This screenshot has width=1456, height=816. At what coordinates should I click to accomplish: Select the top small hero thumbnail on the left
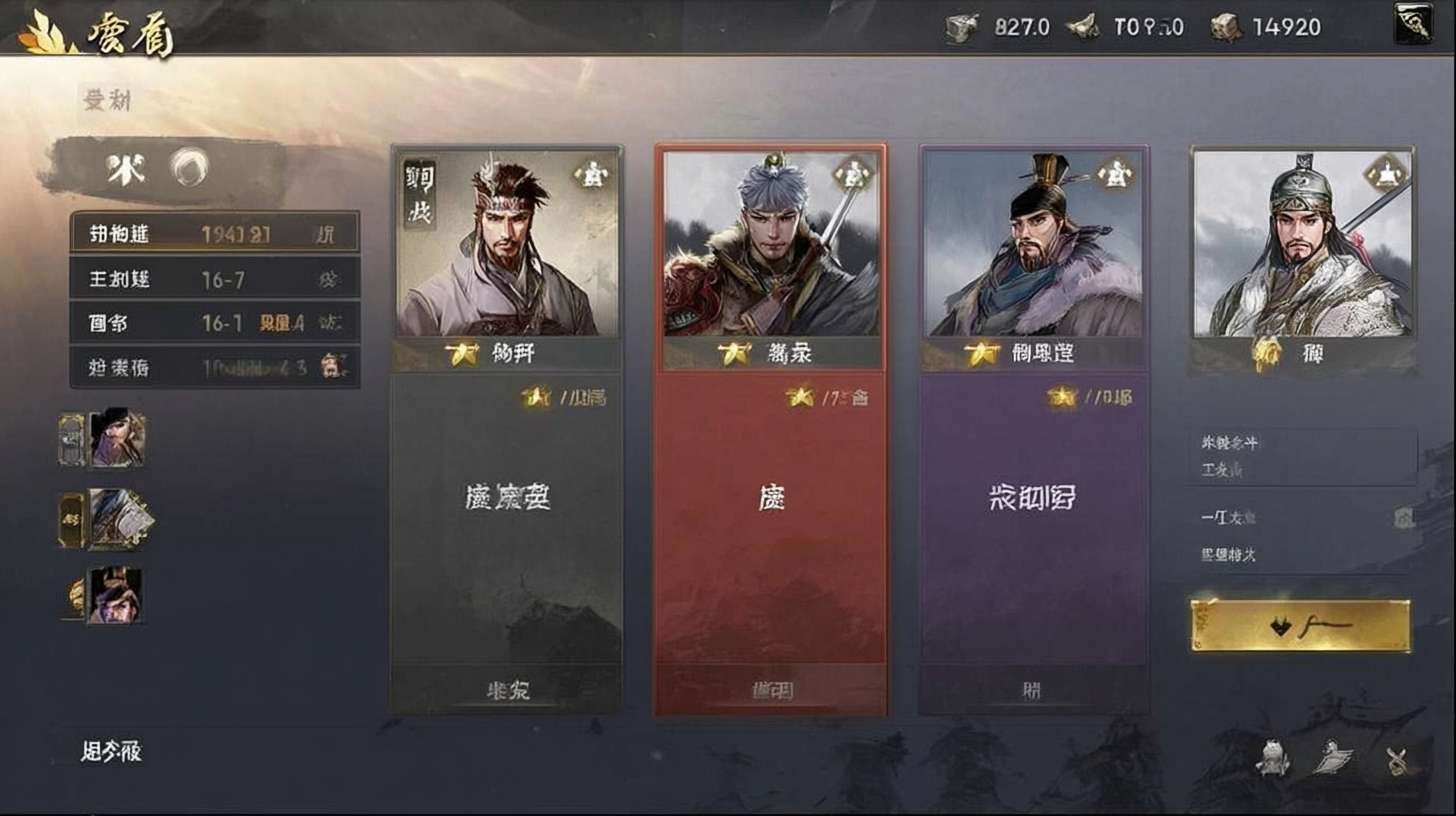tap(116, 438)
